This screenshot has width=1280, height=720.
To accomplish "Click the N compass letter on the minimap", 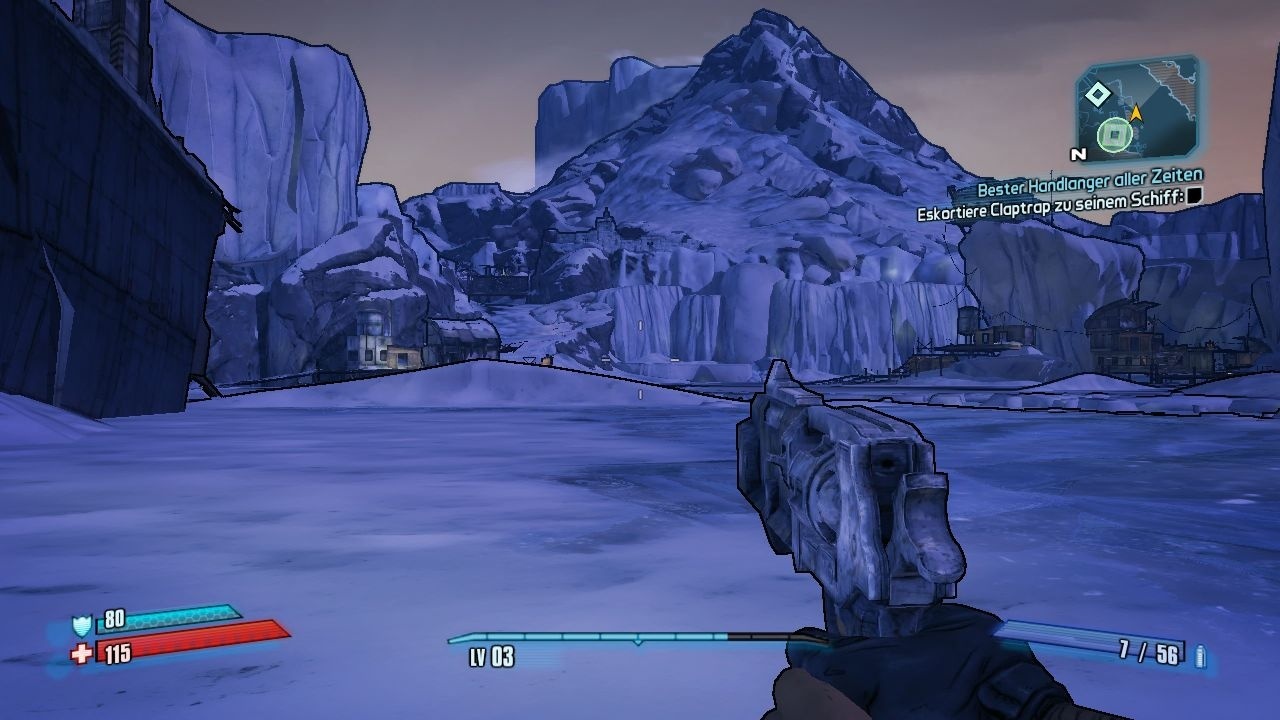I will (1078, 155).
